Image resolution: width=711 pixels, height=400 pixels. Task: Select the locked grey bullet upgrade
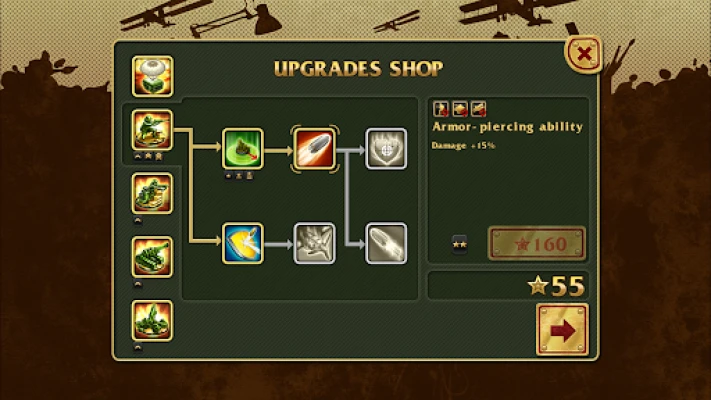point(385,243)
